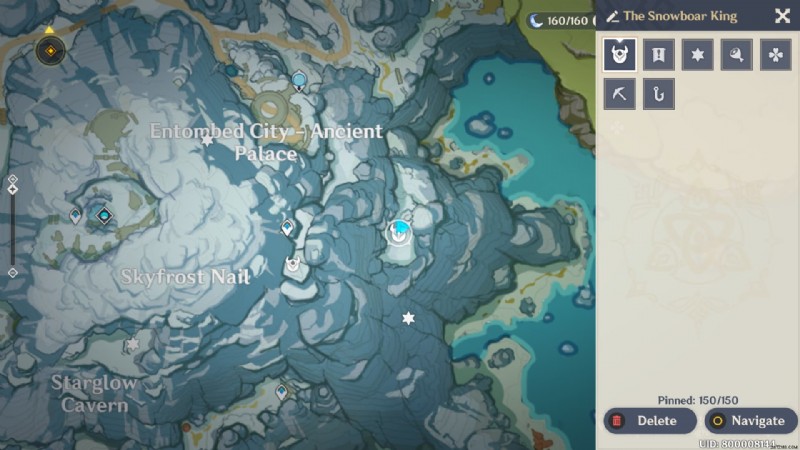800x450 pixels.
Task: Select the fishing hook pin icon
Action: pyautogui.click(x=659, y=94)
